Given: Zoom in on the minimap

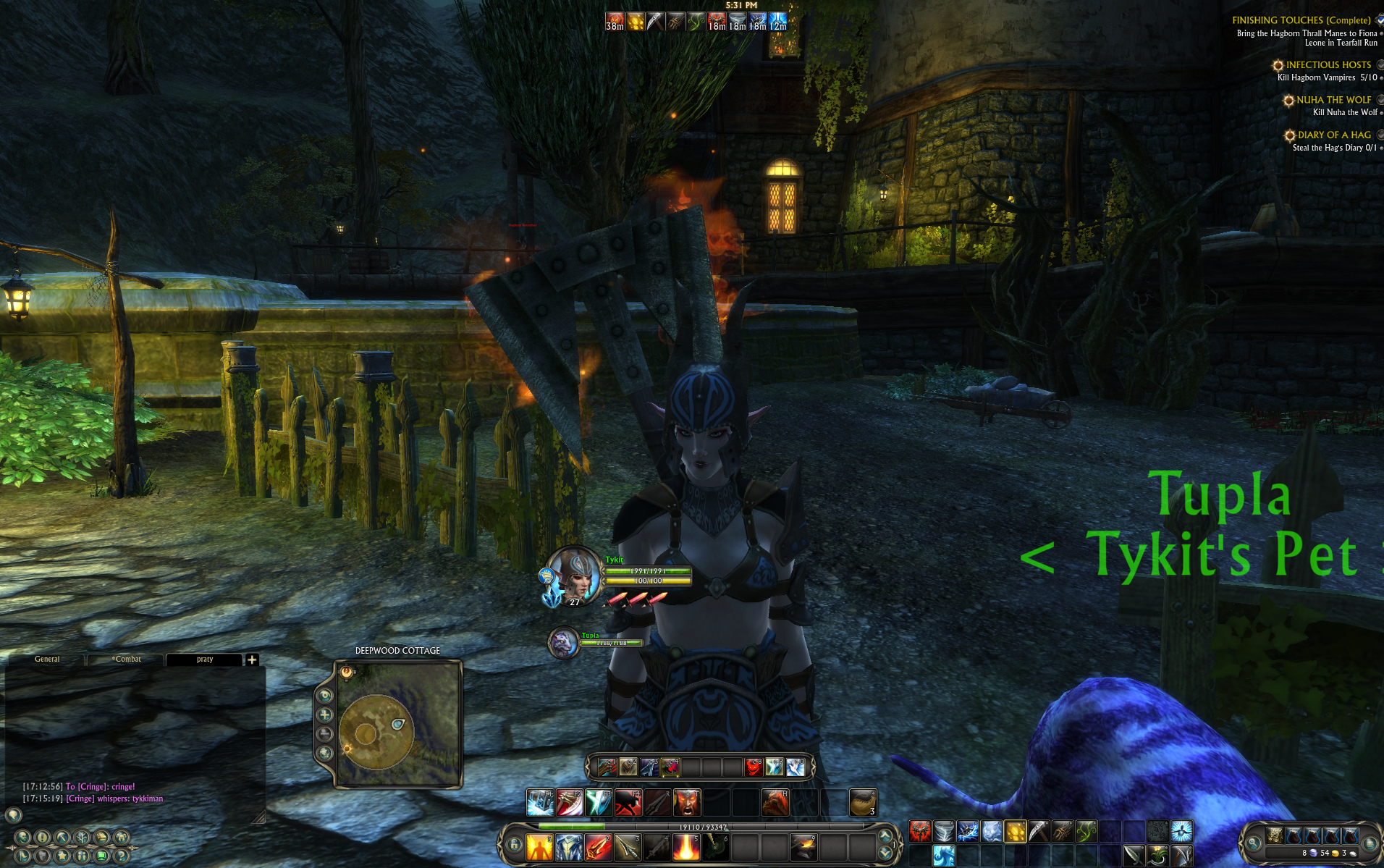Looking at the screenshot, I should pyautogui.click(x=325, y=715).
